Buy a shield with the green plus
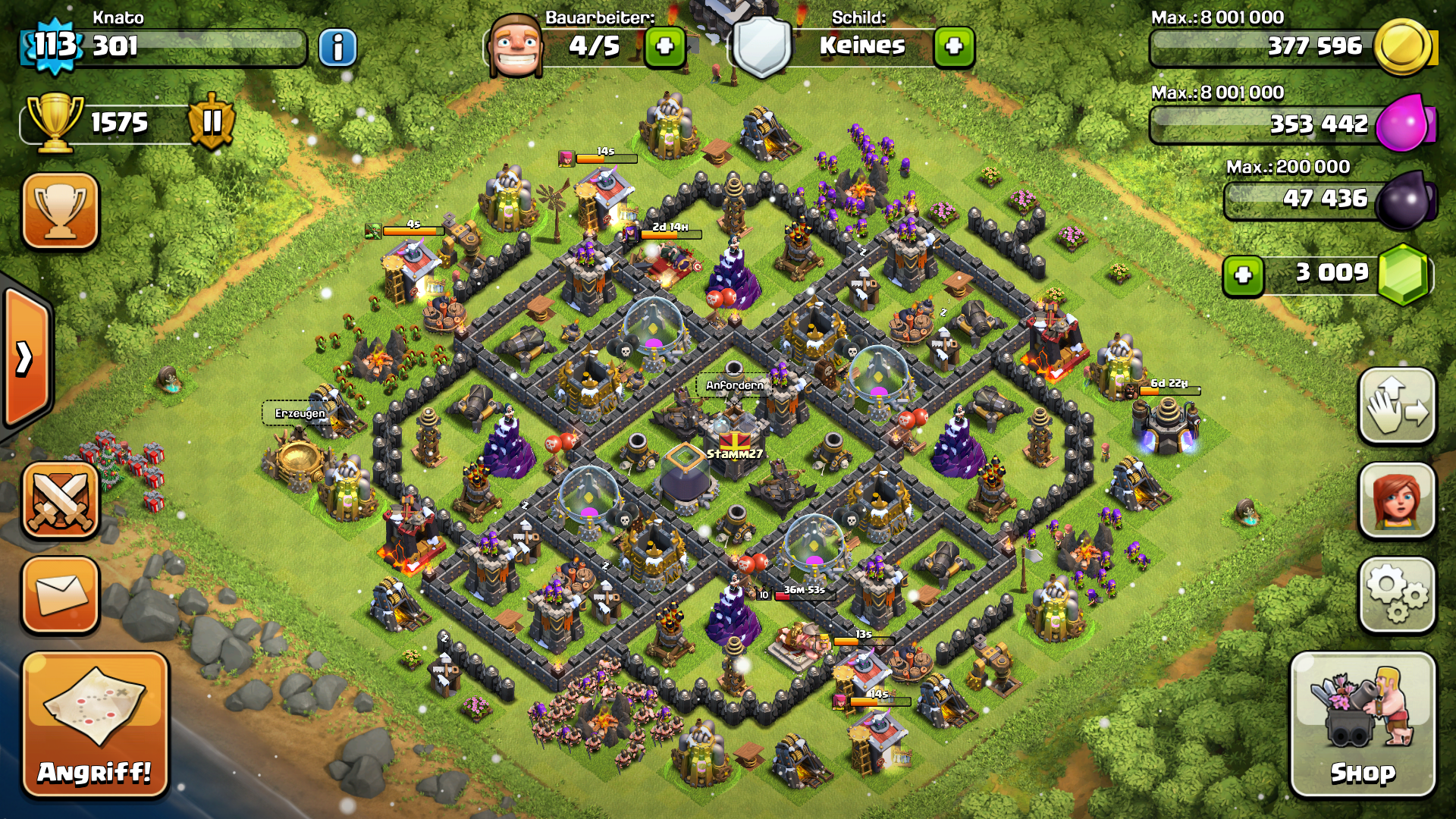 tap(954, 47)
